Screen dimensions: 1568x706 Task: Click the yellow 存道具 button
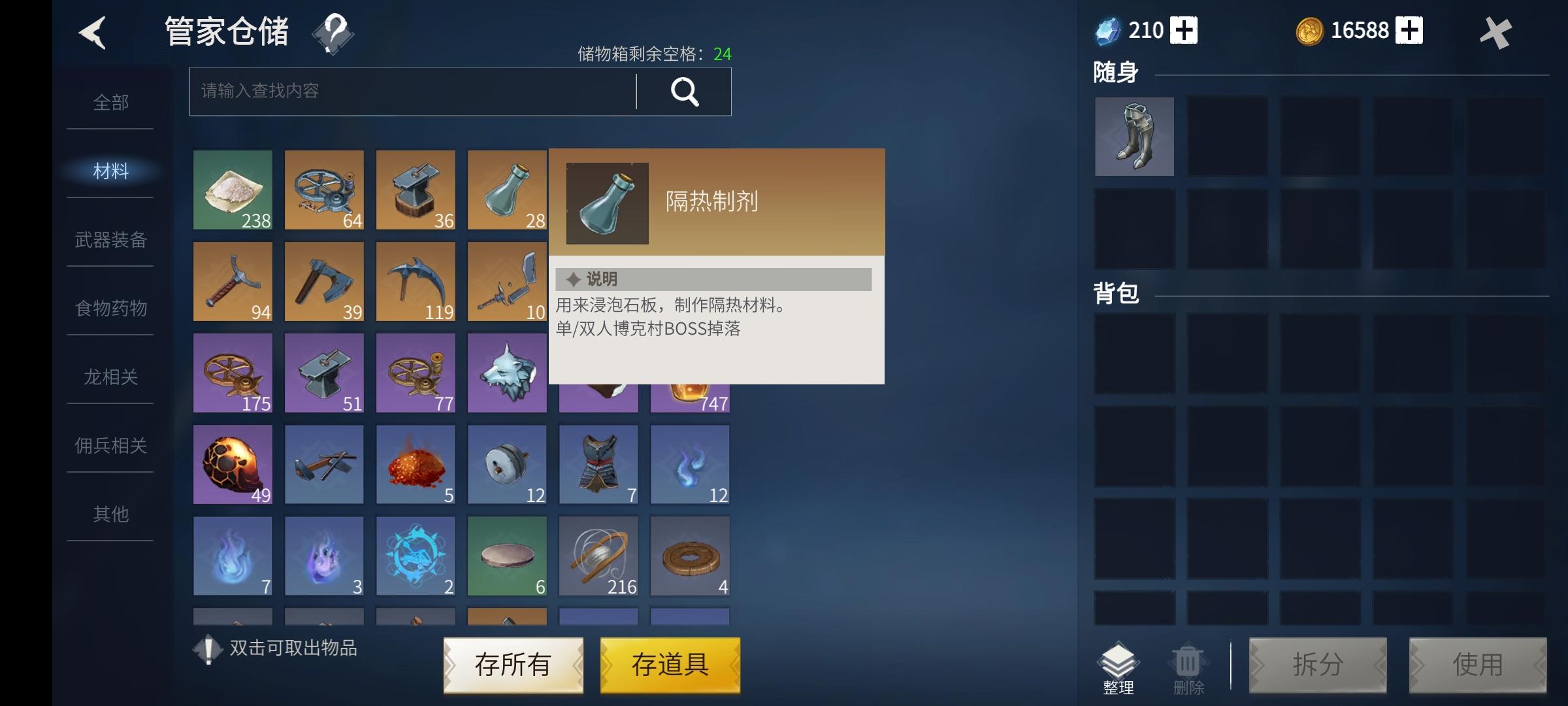pos(670,665)
